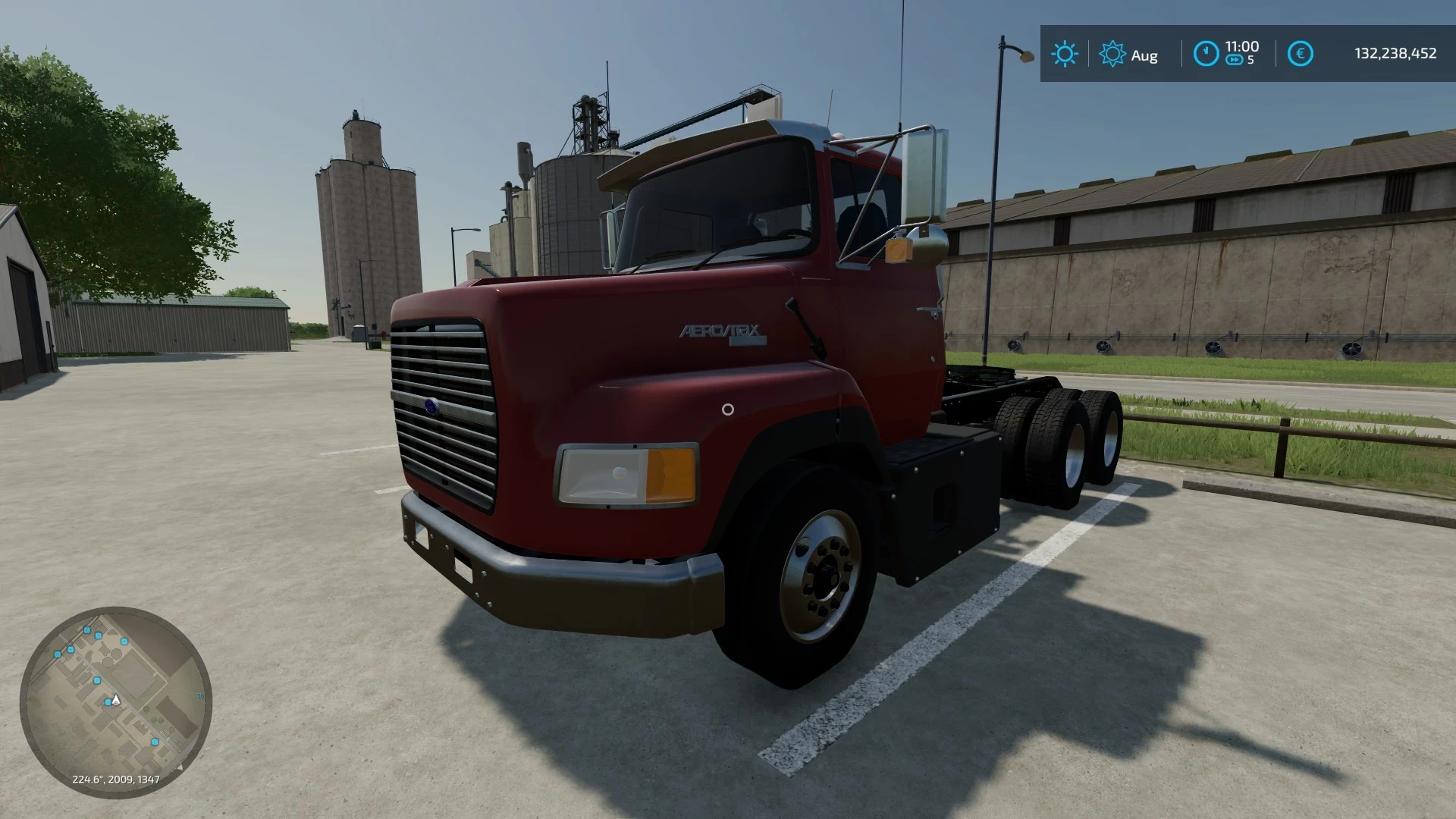
Task: Expand the time display showing 11:00
Action: tap(1241, 46)
